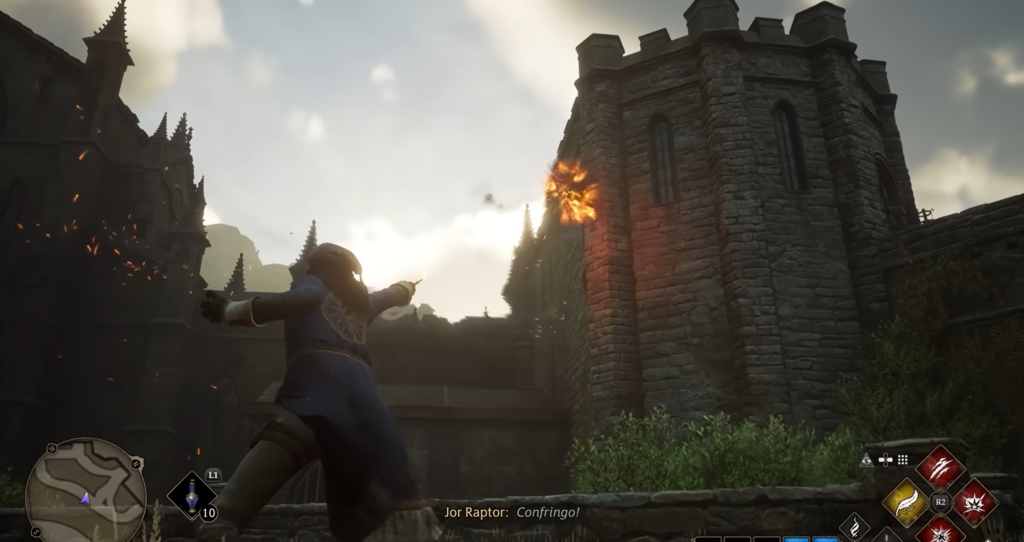Use the blue potion from the item slot
The image size is (1024, 542).
pos(191,495)
